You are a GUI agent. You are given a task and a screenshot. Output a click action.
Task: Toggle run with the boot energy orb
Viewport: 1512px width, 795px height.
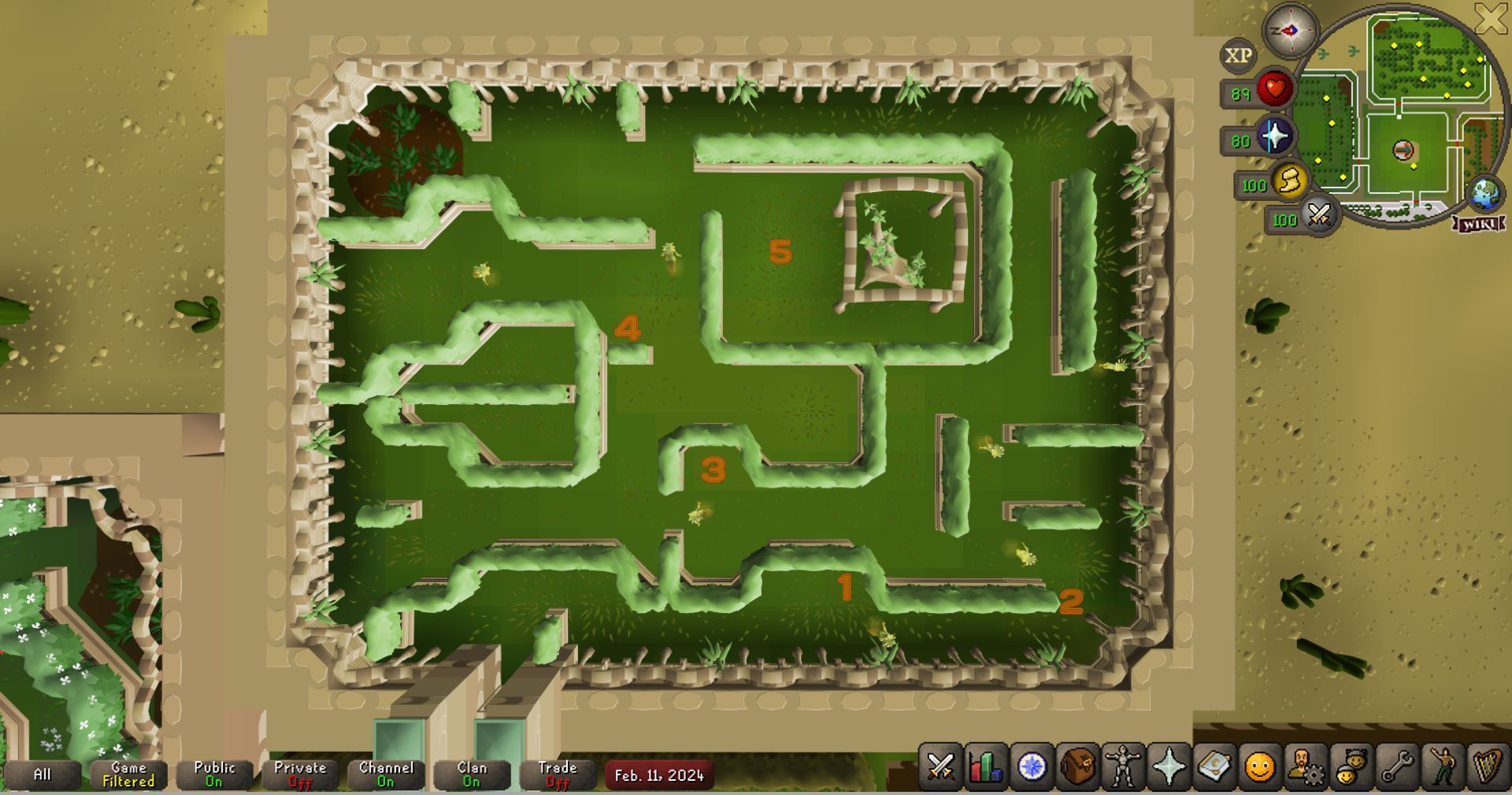point(1290,182)
